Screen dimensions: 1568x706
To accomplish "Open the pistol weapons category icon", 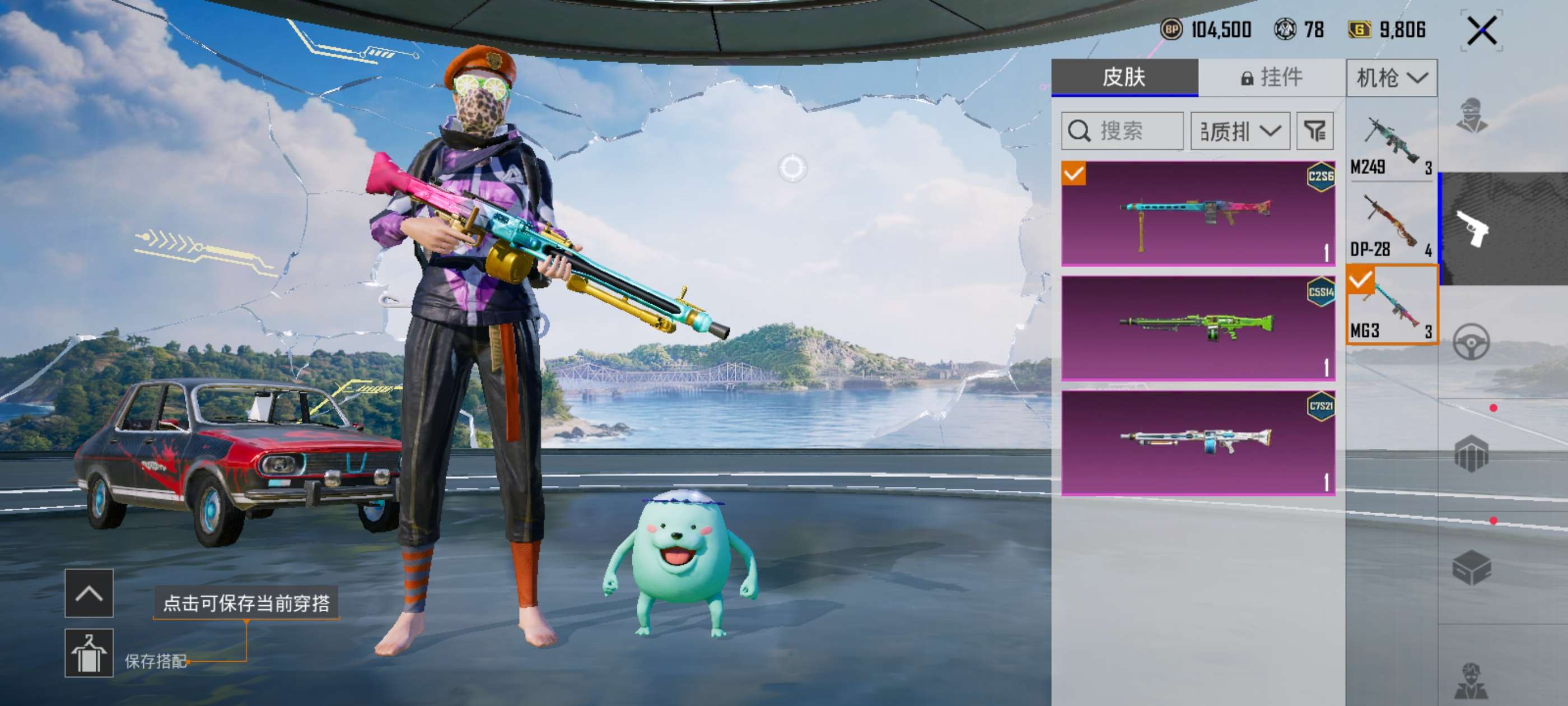I will (1472, 229).
